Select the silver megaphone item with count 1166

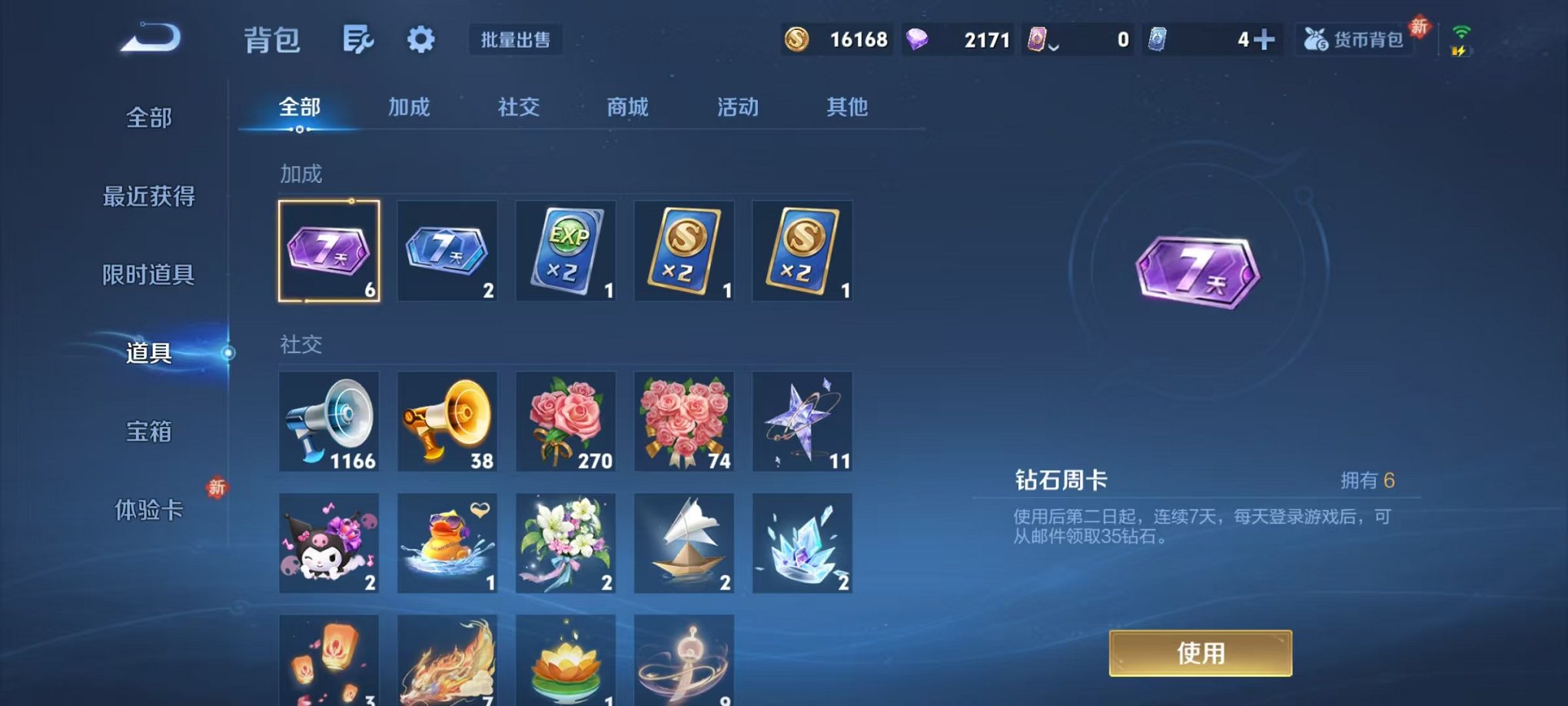pyautogui.click(x=328, y=421)
